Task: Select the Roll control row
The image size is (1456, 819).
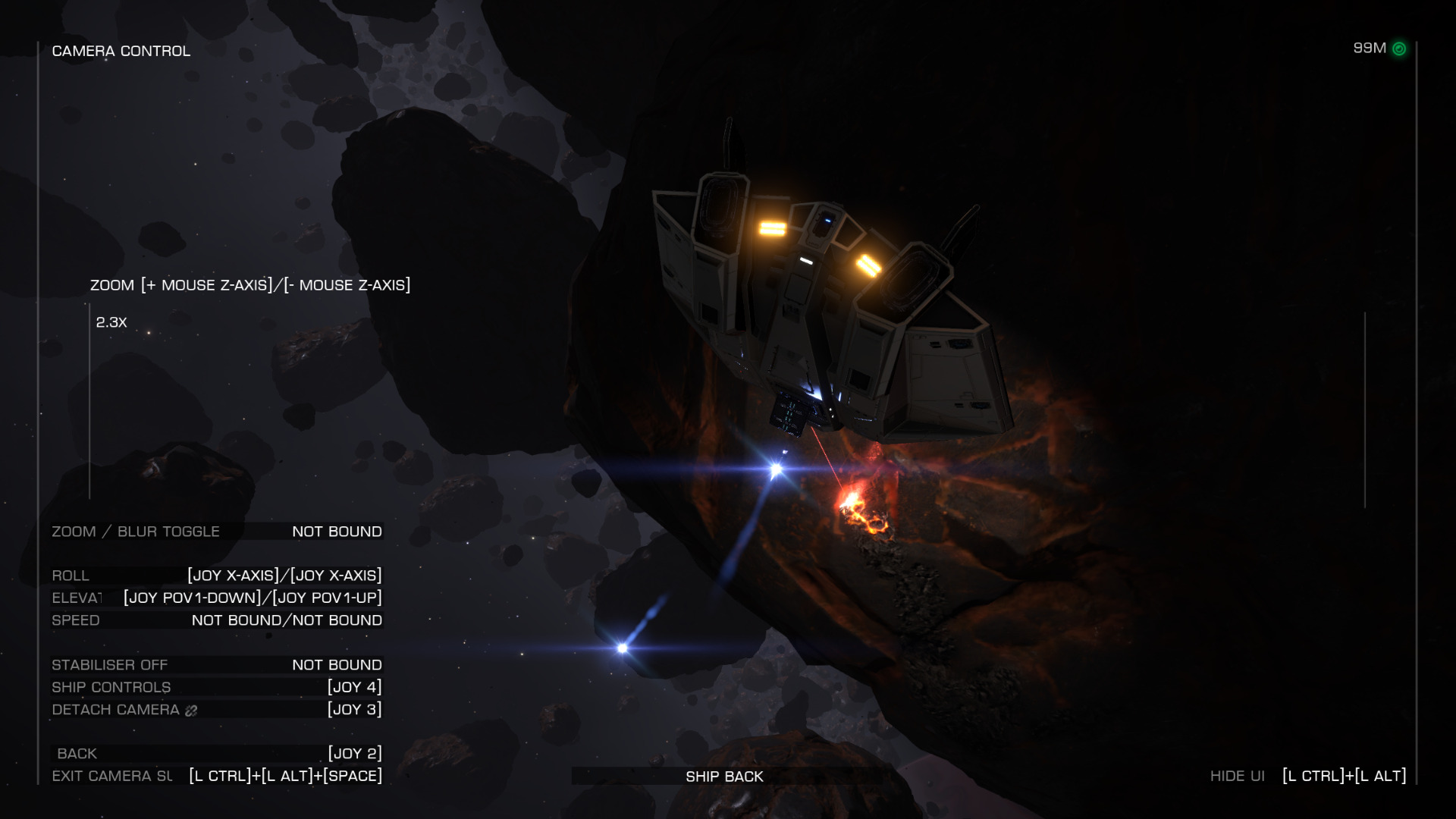Action: click(x=217, y=576)
